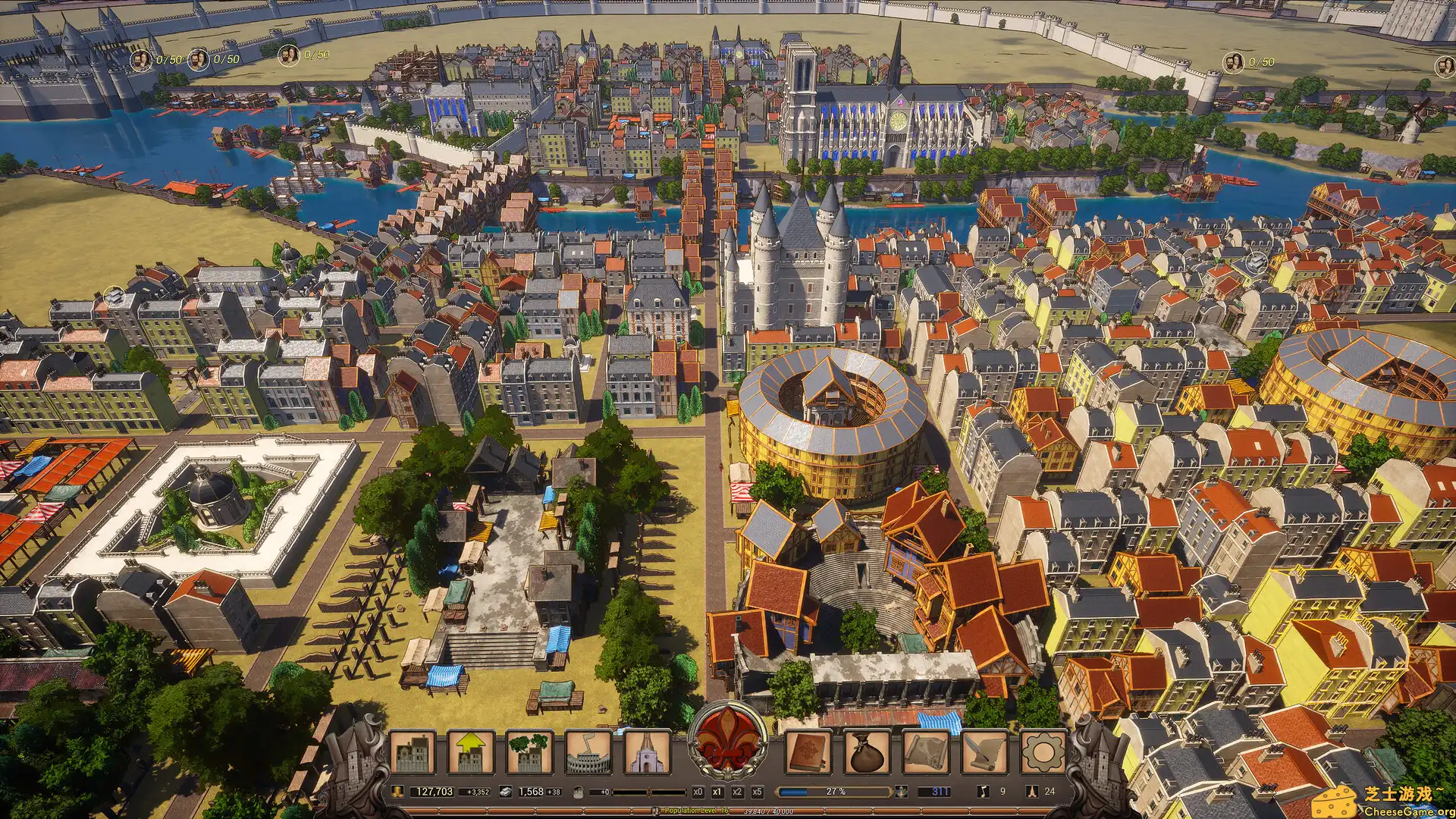Viewport: 1456px width, 819px height.
Task: Open the 127,703 population counter details
Action: pos(435,790)
